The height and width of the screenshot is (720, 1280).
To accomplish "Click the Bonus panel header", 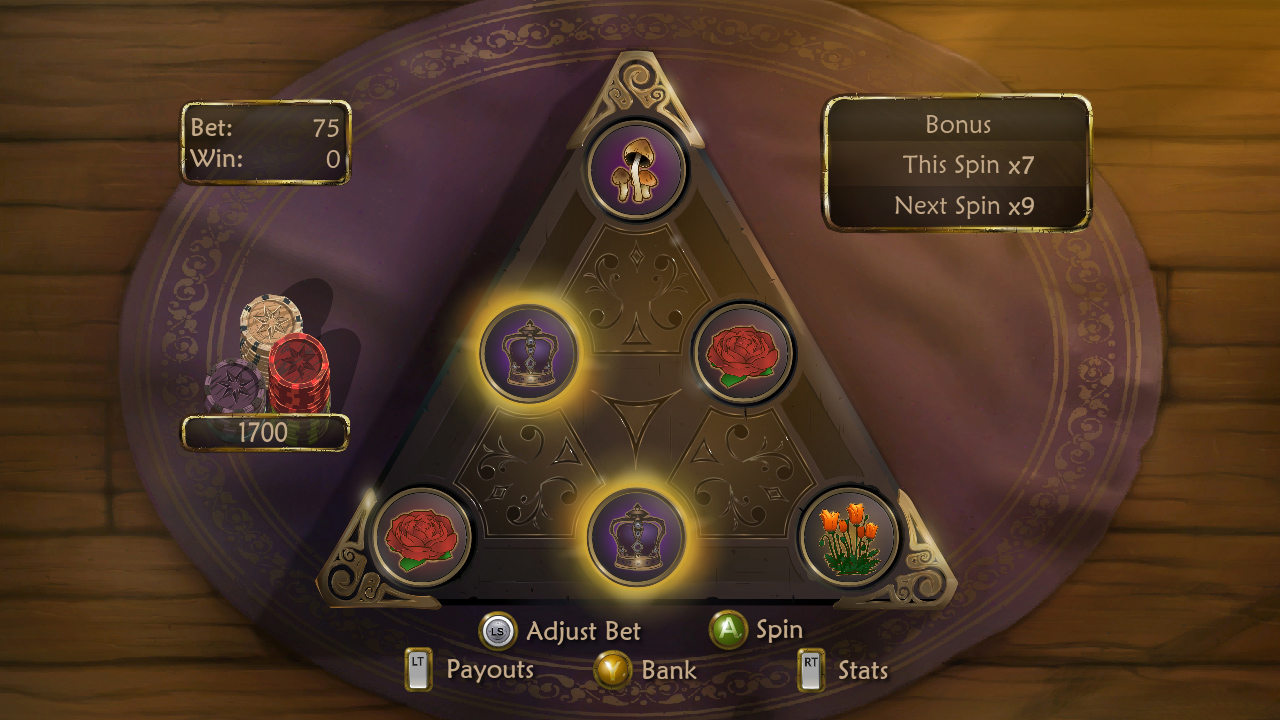I will coord(958,125).
